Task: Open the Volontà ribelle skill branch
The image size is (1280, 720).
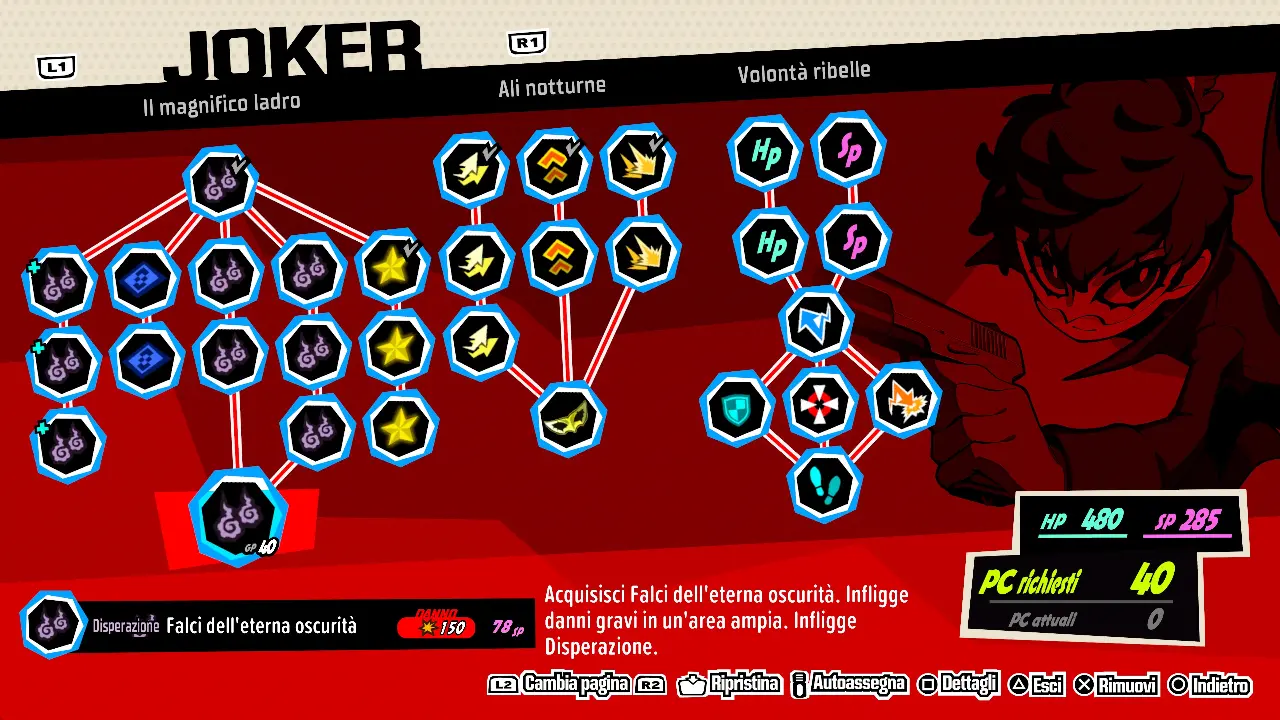Action: [x=804, y=71]
